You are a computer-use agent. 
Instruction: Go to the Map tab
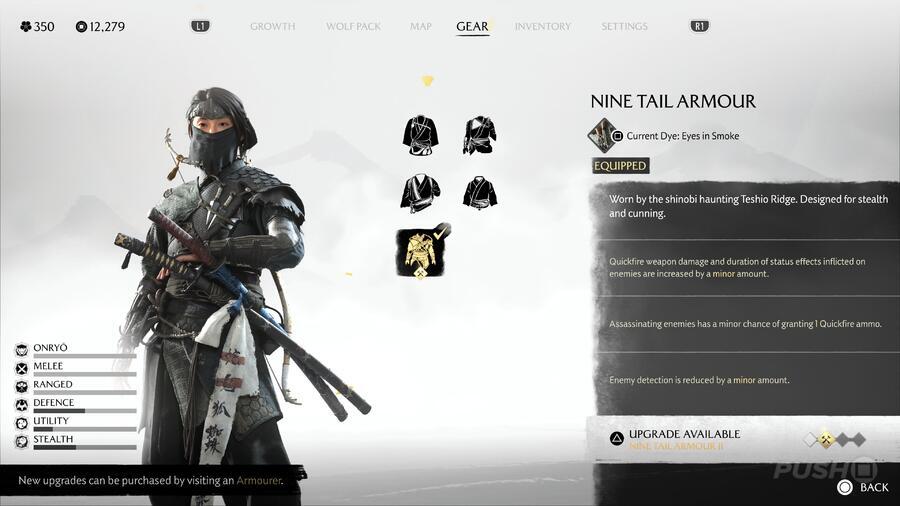click(x=421, y=26)
